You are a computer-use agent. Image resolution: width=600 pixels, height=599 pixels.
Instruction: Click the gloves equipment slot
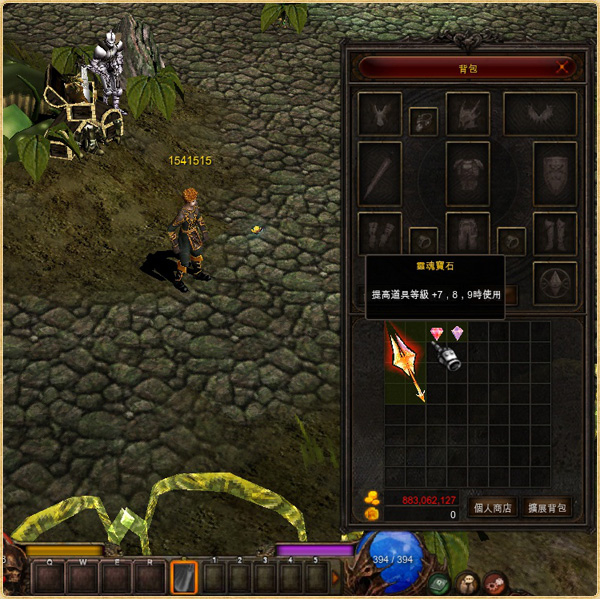click(380, 234)
